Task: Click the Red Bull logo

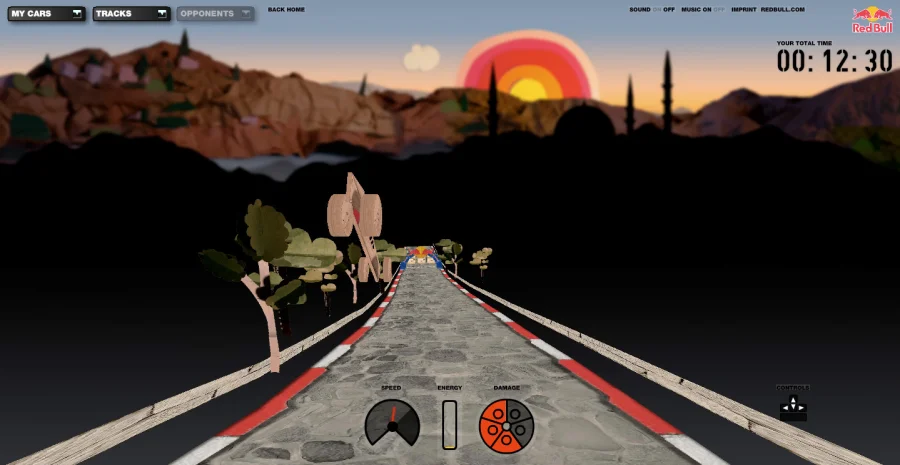Action: click(872, 20)
